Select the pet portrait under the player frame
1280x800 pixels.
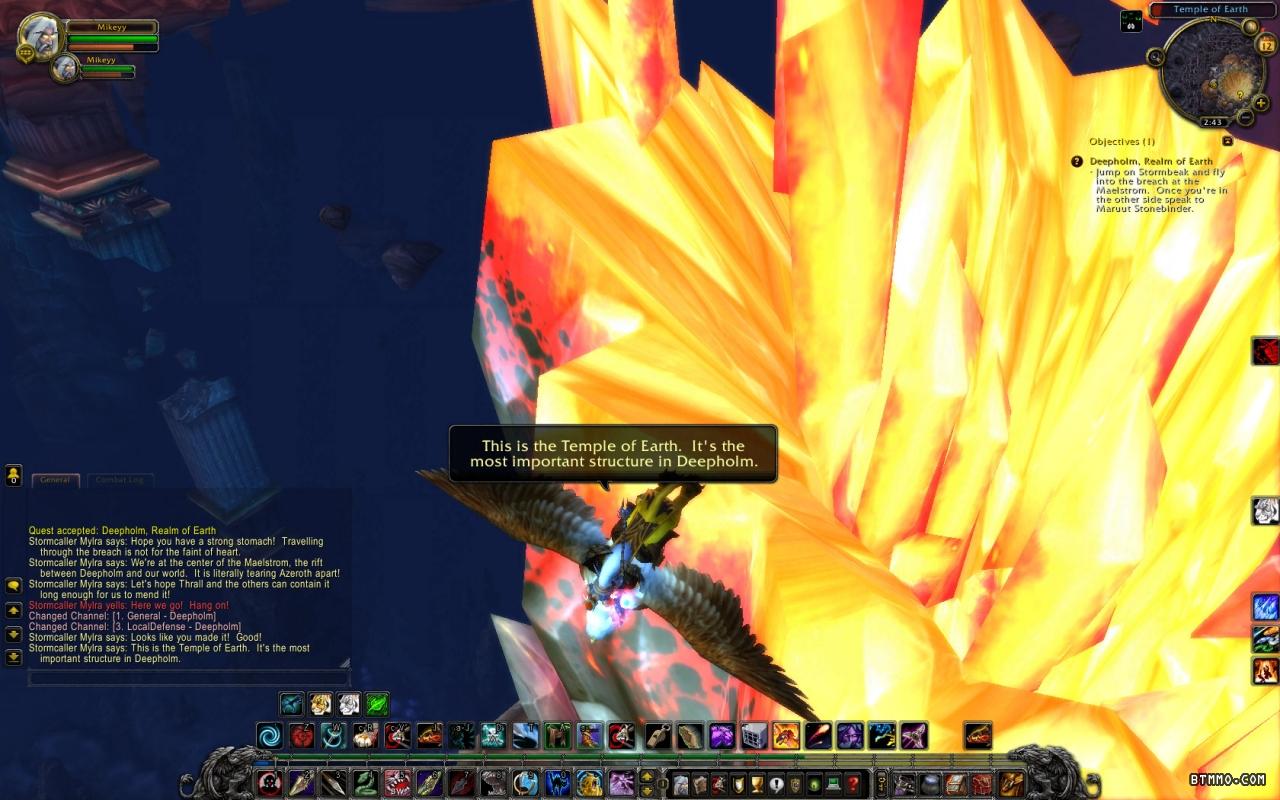coord(66,69)
